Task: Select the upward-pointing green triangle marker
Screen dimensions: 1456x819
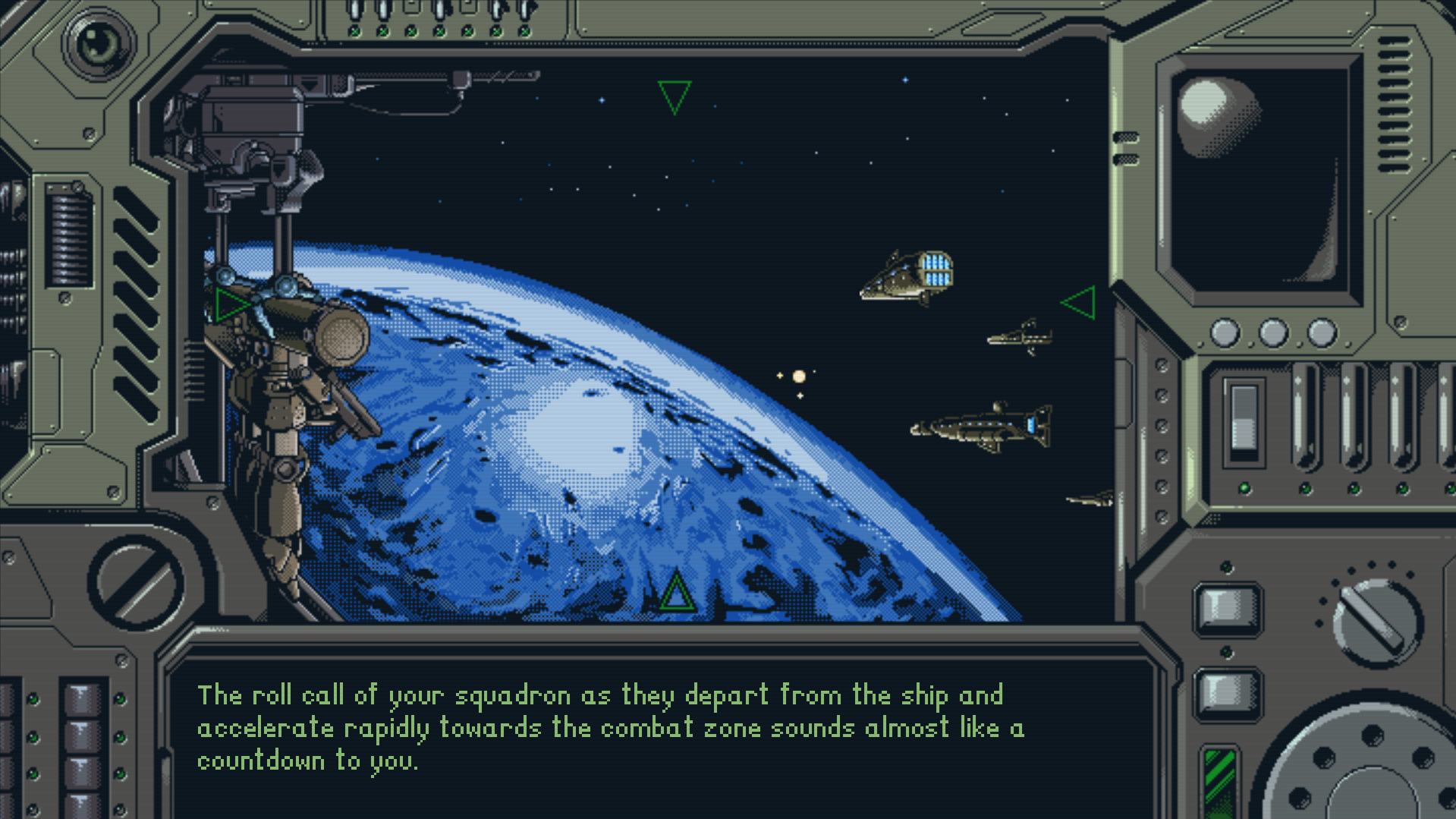Action: (x=675, y=594)
